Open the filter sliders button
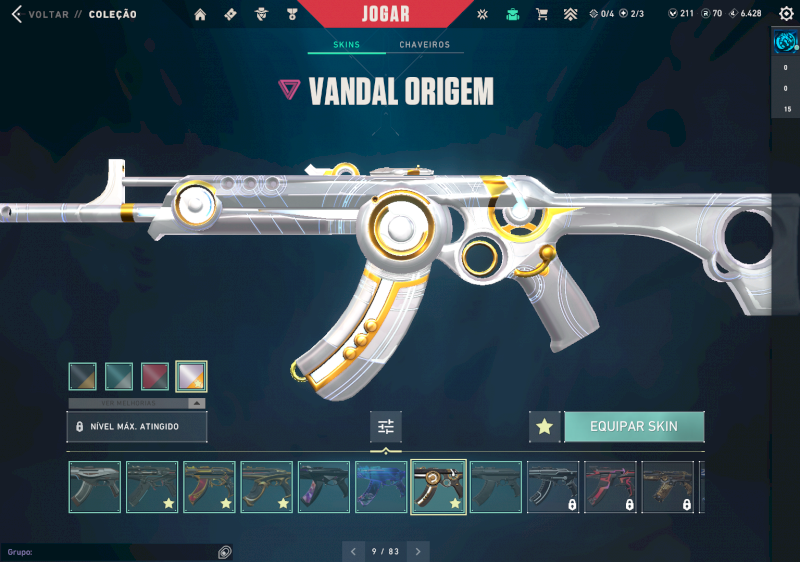Viewport: 800px width, 562px height. [x=386, y=427]
